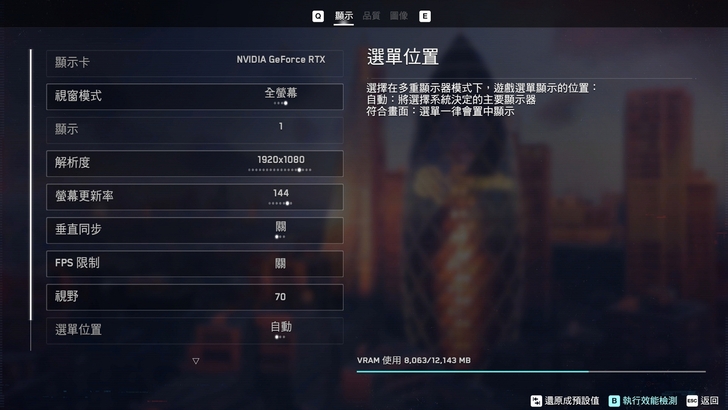Change the 視窗模式 setting
The height and width of the screenshot is (410, 728).
coord(195,96)
